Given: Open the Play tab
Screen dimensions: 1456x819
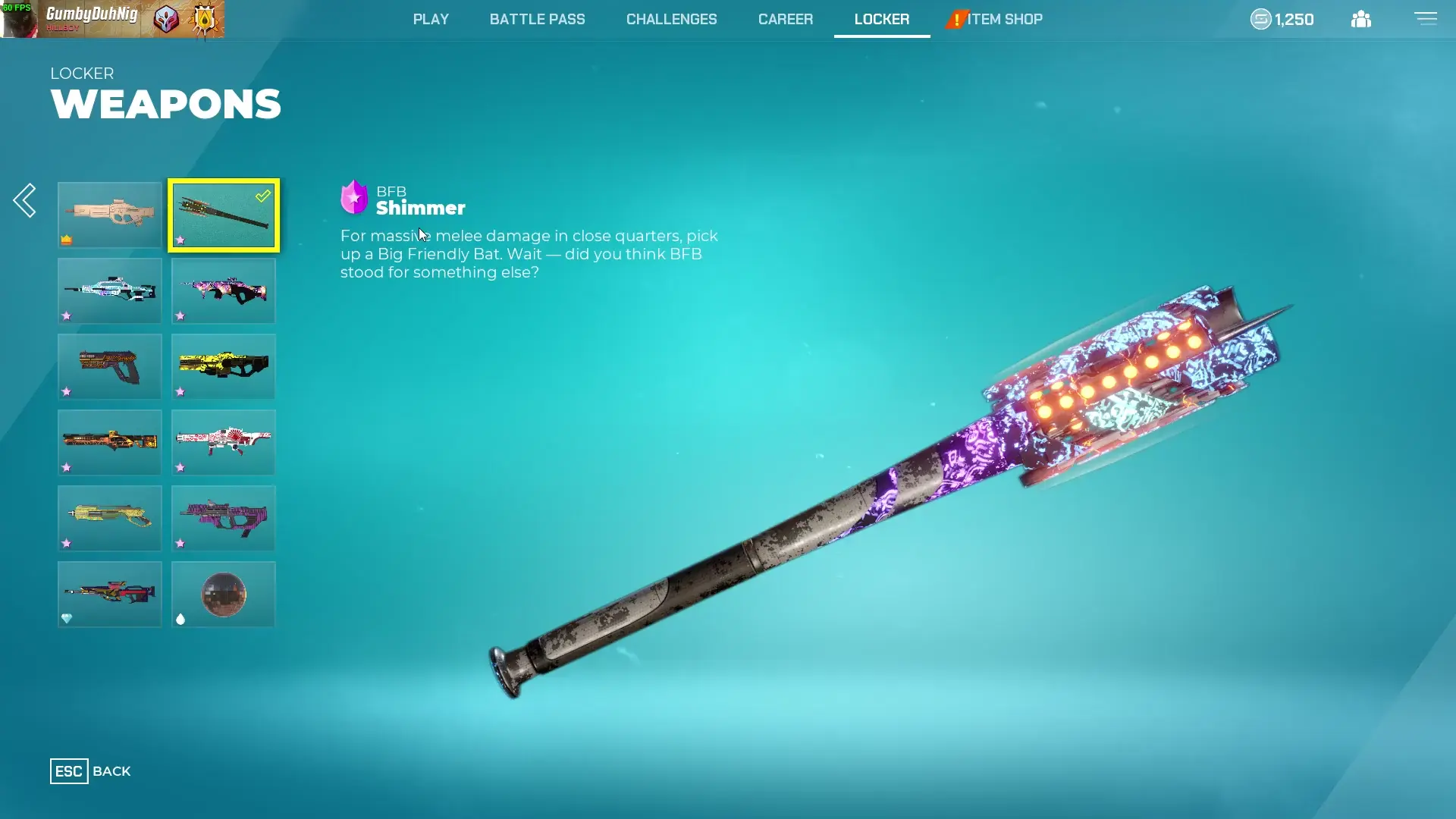Looking at the screenshot, I should pos(431,19).
